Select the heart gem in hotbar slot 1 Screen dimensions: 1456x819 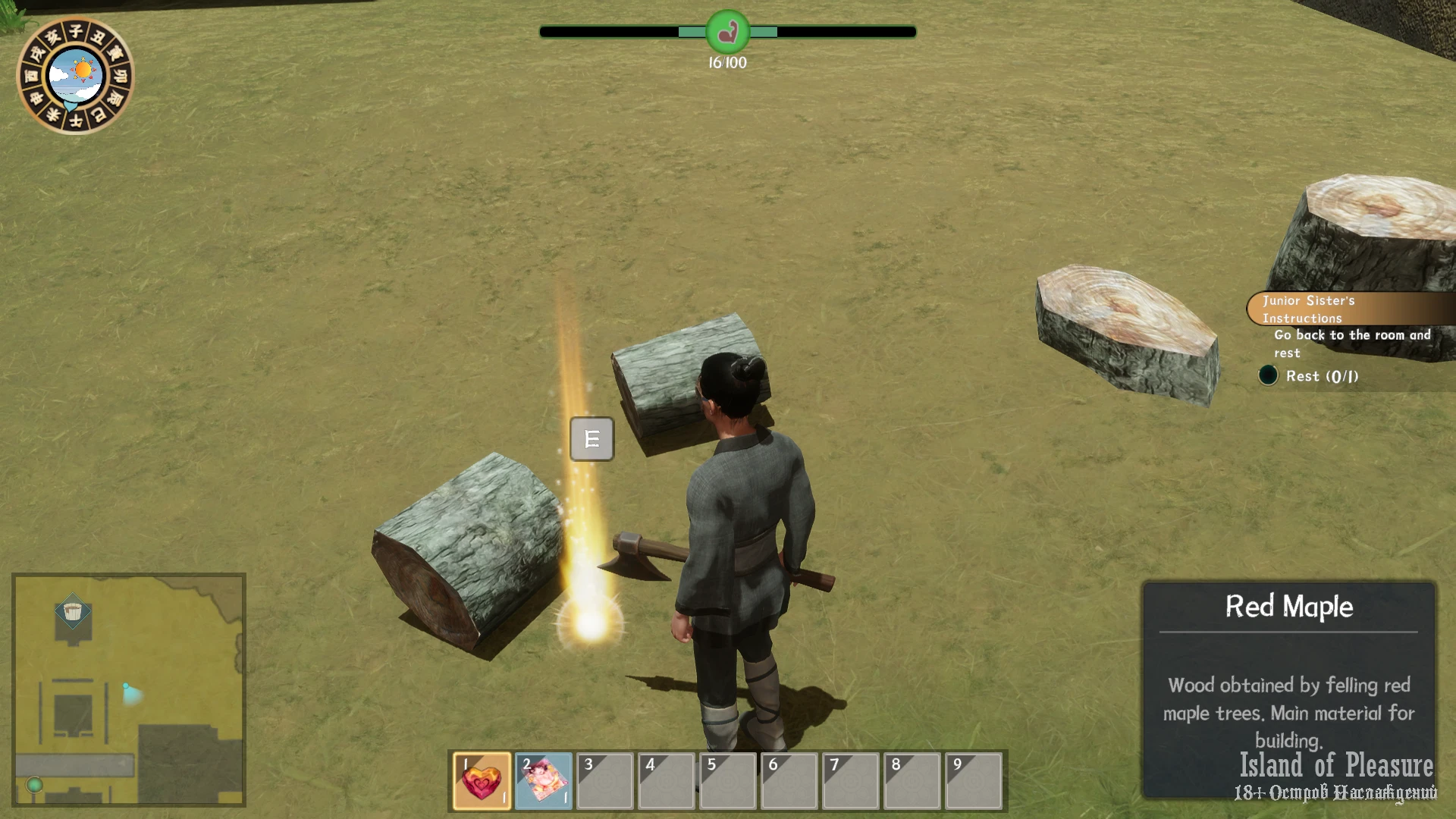coord(482,781)
